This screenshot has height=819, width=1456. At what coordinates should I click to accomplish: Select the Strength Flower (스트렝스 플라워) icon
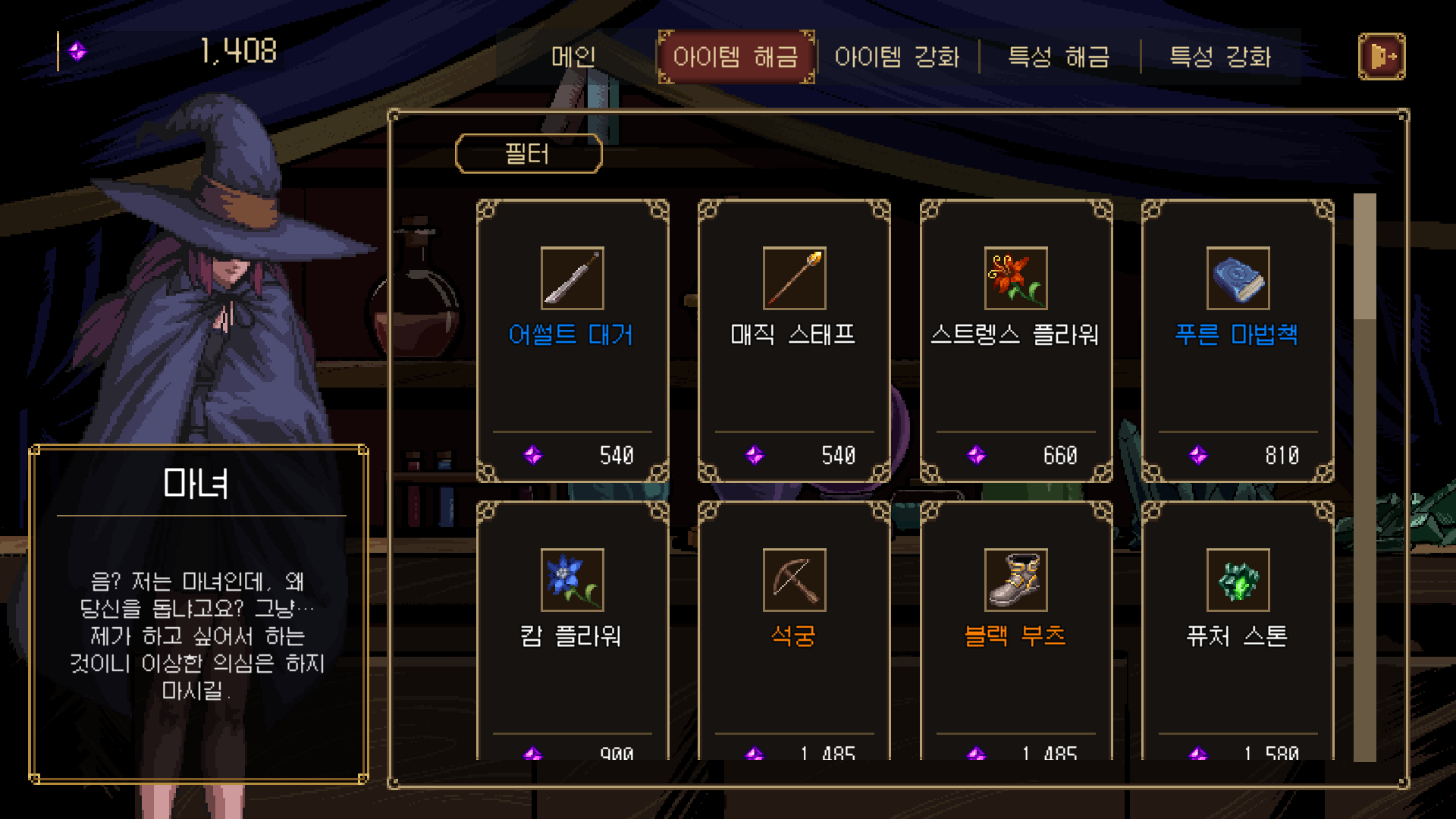pos(1016,278)
